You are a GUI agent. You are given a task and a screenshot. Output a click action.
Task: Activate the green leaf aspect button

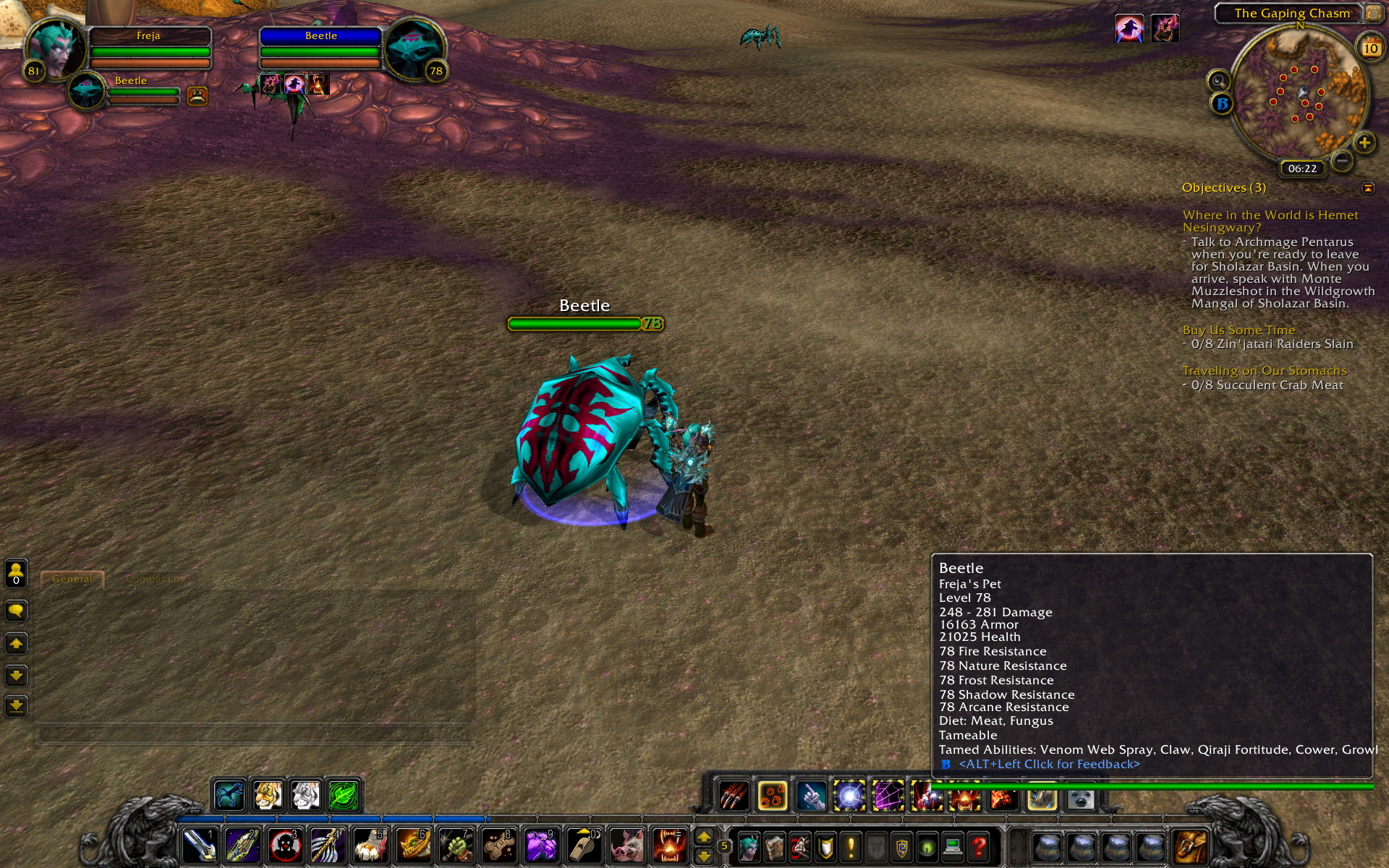(x=344, y=796)
